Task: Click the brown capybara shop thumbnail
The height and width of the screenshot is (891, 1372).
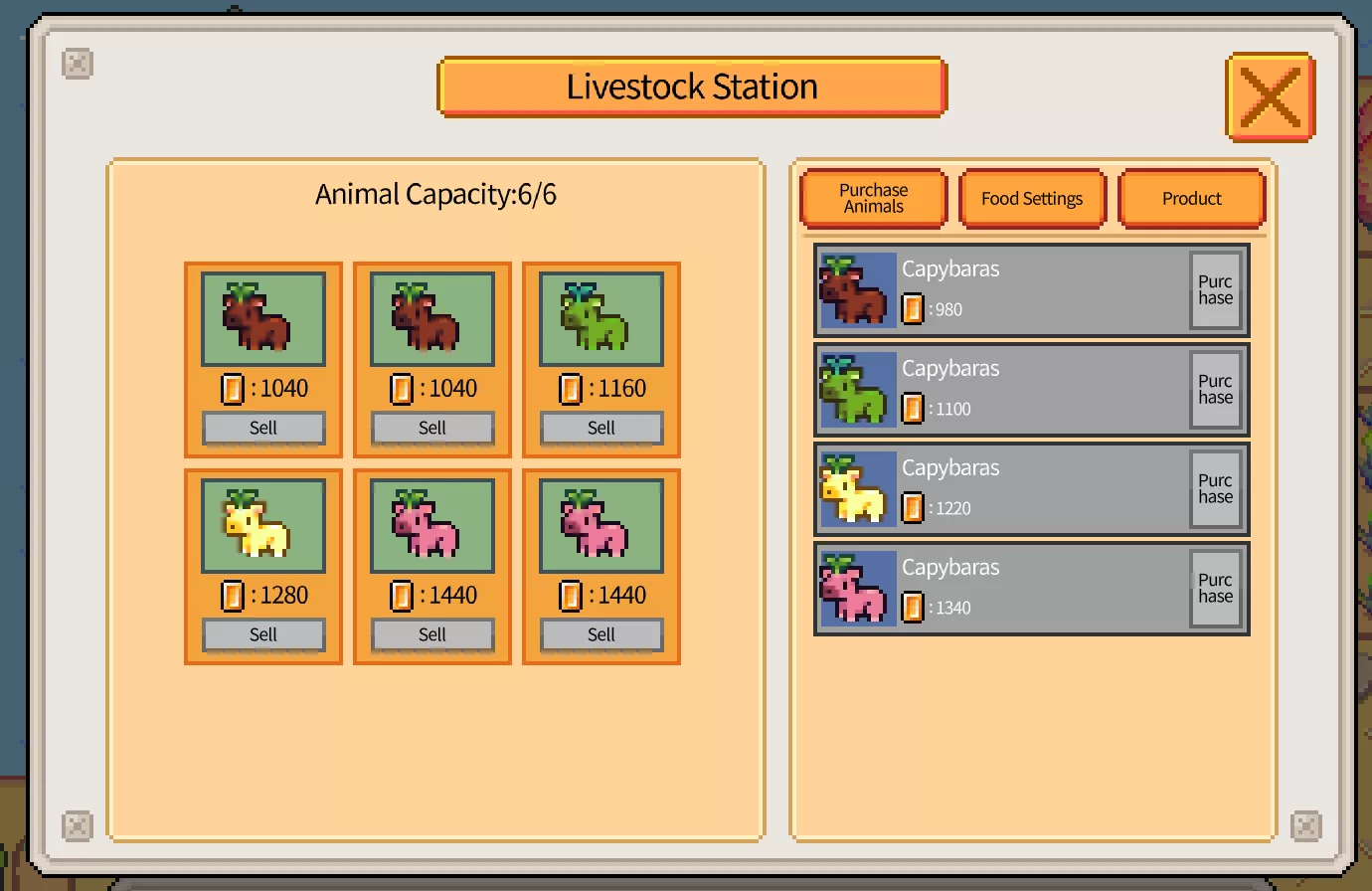Action: tap(856, 290)
